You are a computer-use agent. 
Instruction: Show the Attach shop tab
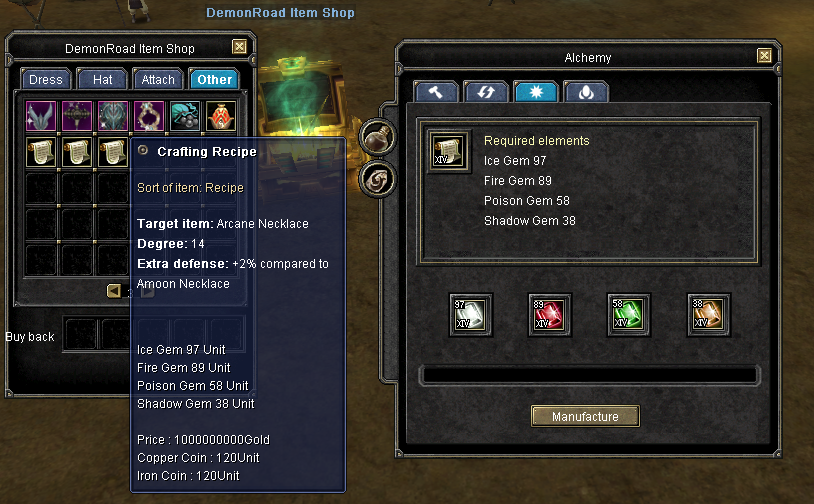click(158, 79)
